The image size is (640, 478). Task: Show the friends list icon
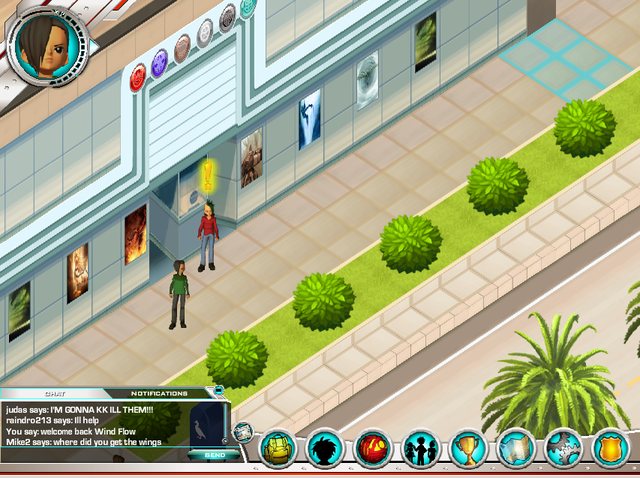(x=421, y=448)
